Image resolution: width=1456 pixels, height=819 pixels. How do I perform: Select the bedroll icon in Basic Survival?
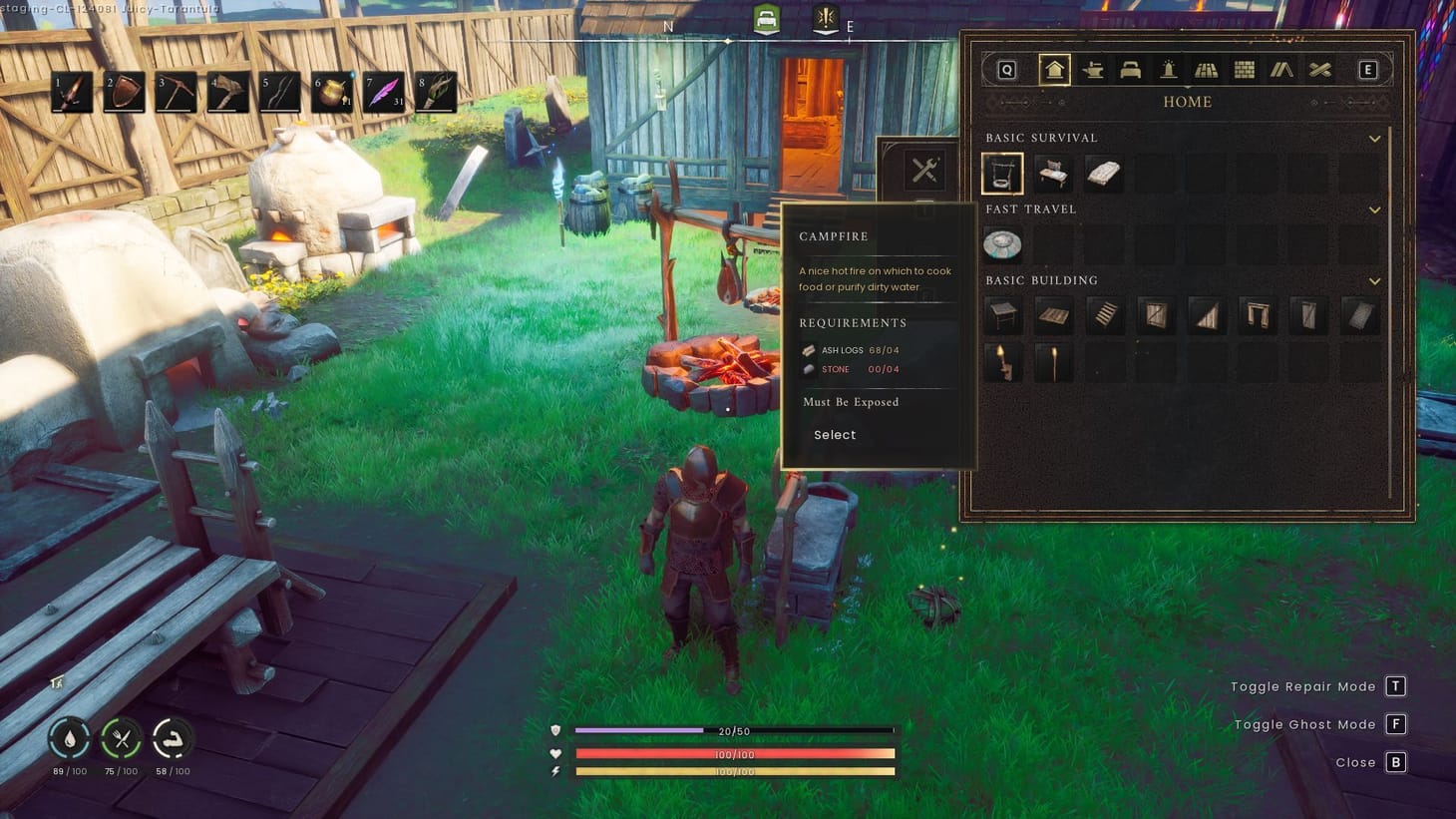tap(1105, 173)
